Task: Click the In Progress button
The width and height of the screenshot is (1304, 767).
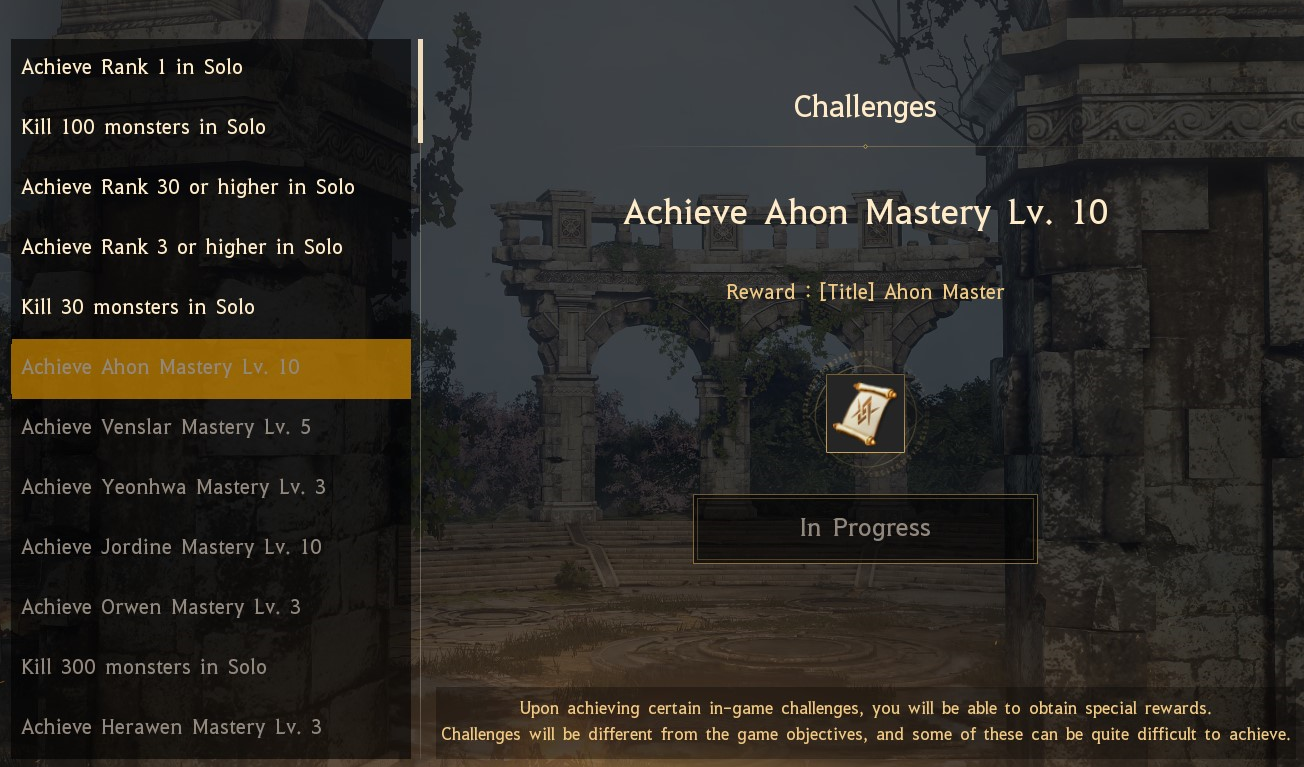Action: 865,528
